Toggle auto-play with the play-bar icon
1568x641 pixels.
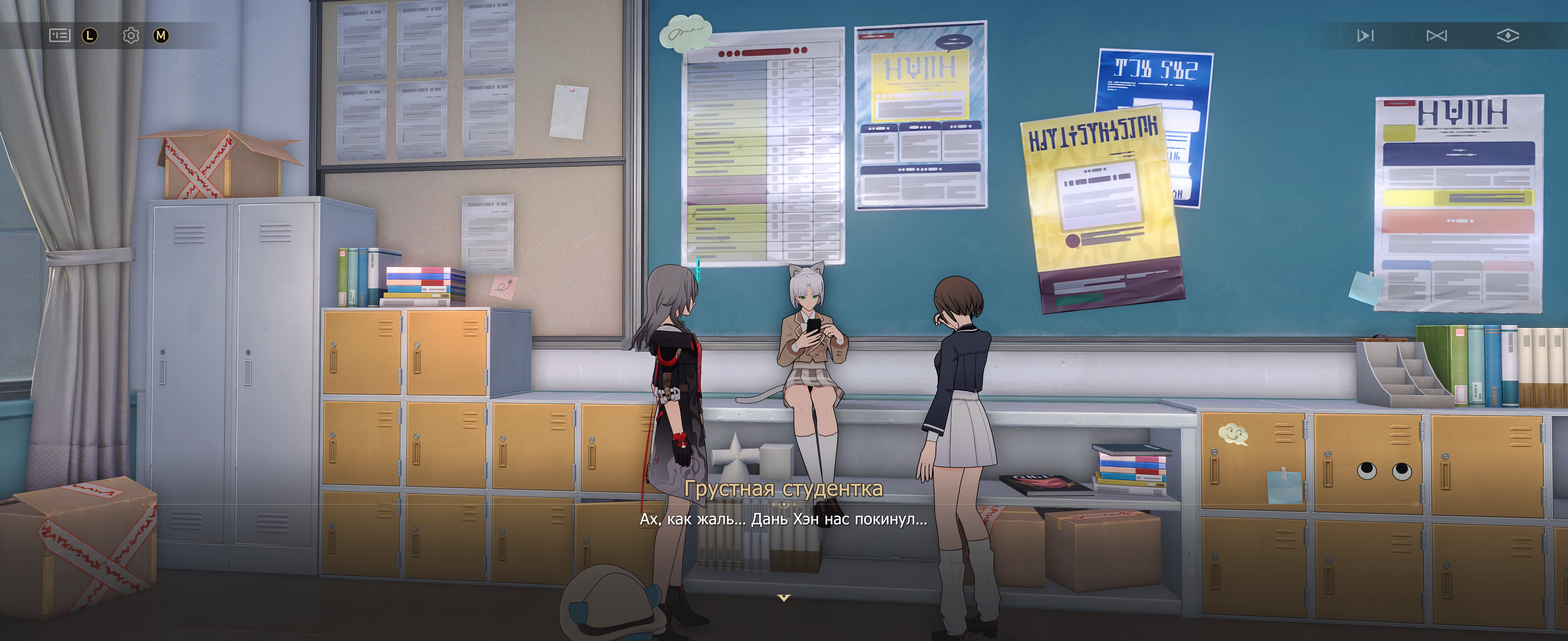coord(1365,36)
